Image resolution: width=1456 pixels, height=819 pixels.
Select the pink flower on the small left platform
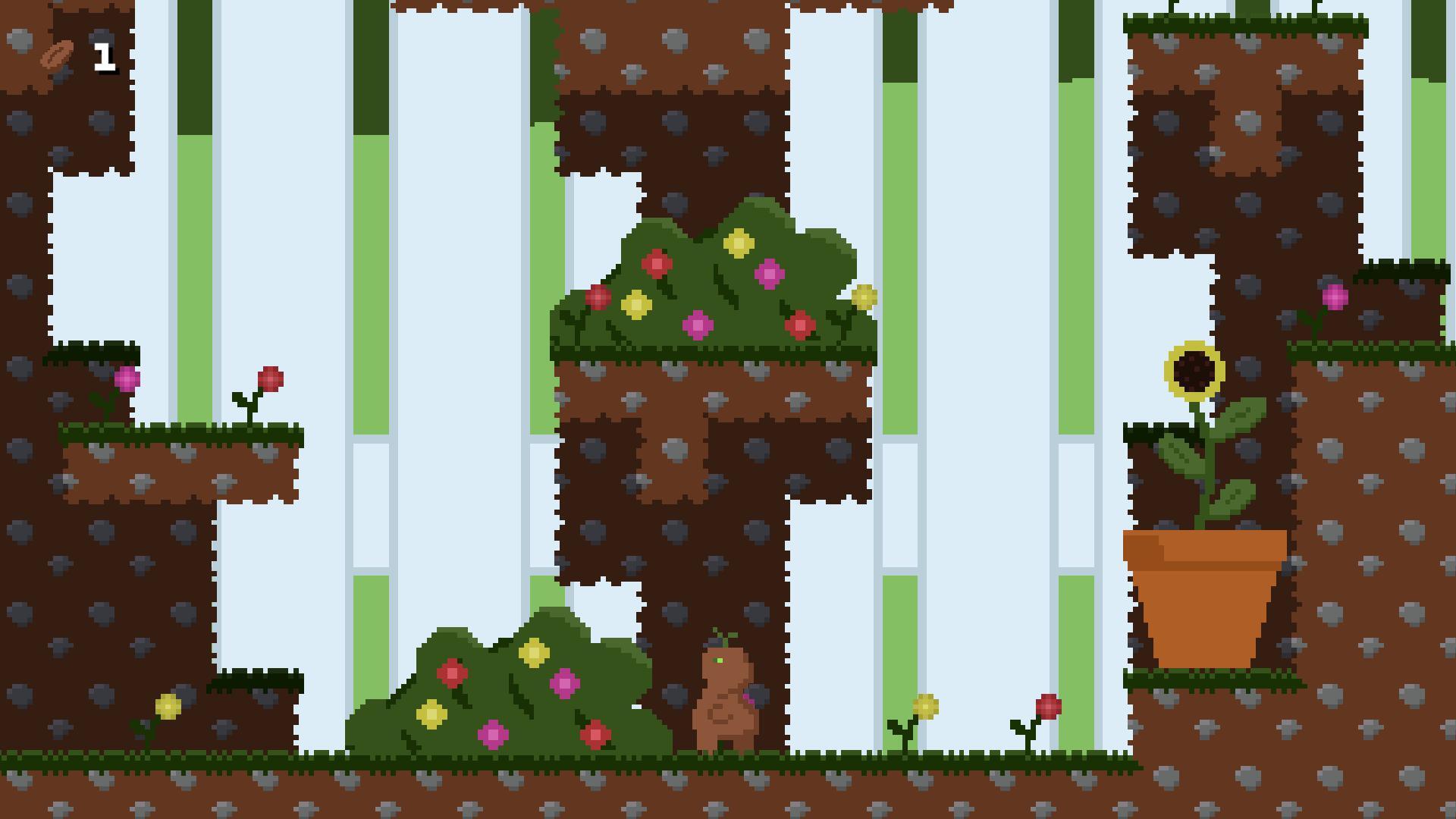coord(126,378)
